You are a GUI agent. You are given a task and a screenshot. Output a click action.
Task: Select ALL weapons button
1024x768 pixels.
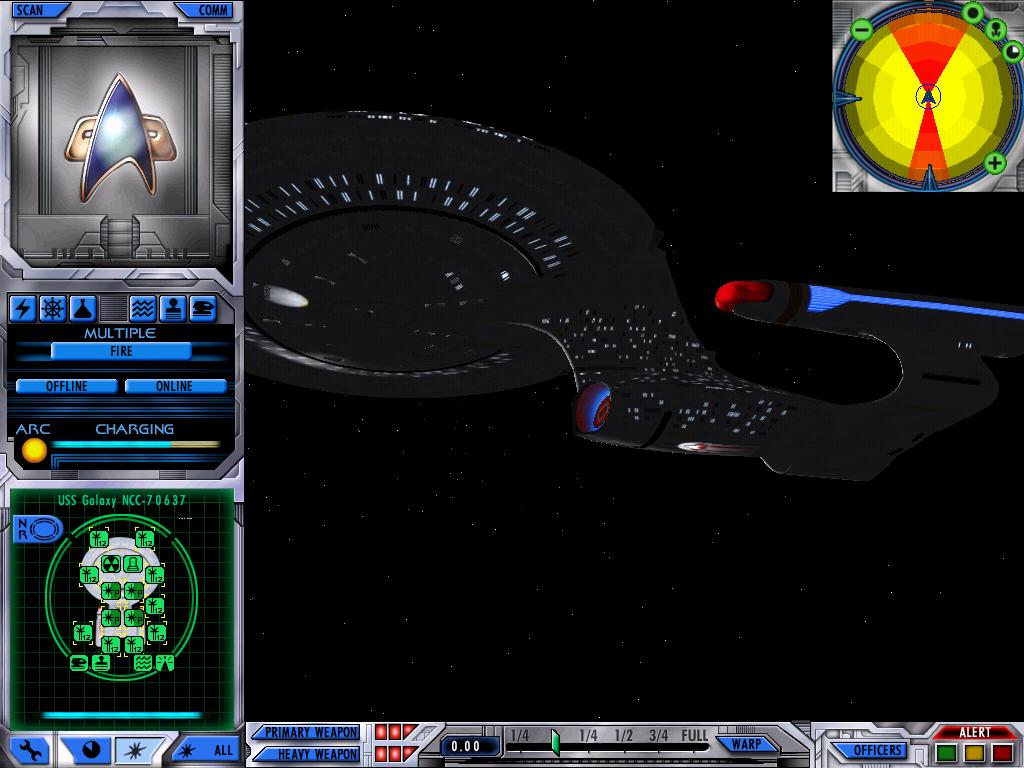tap(213, 749)
